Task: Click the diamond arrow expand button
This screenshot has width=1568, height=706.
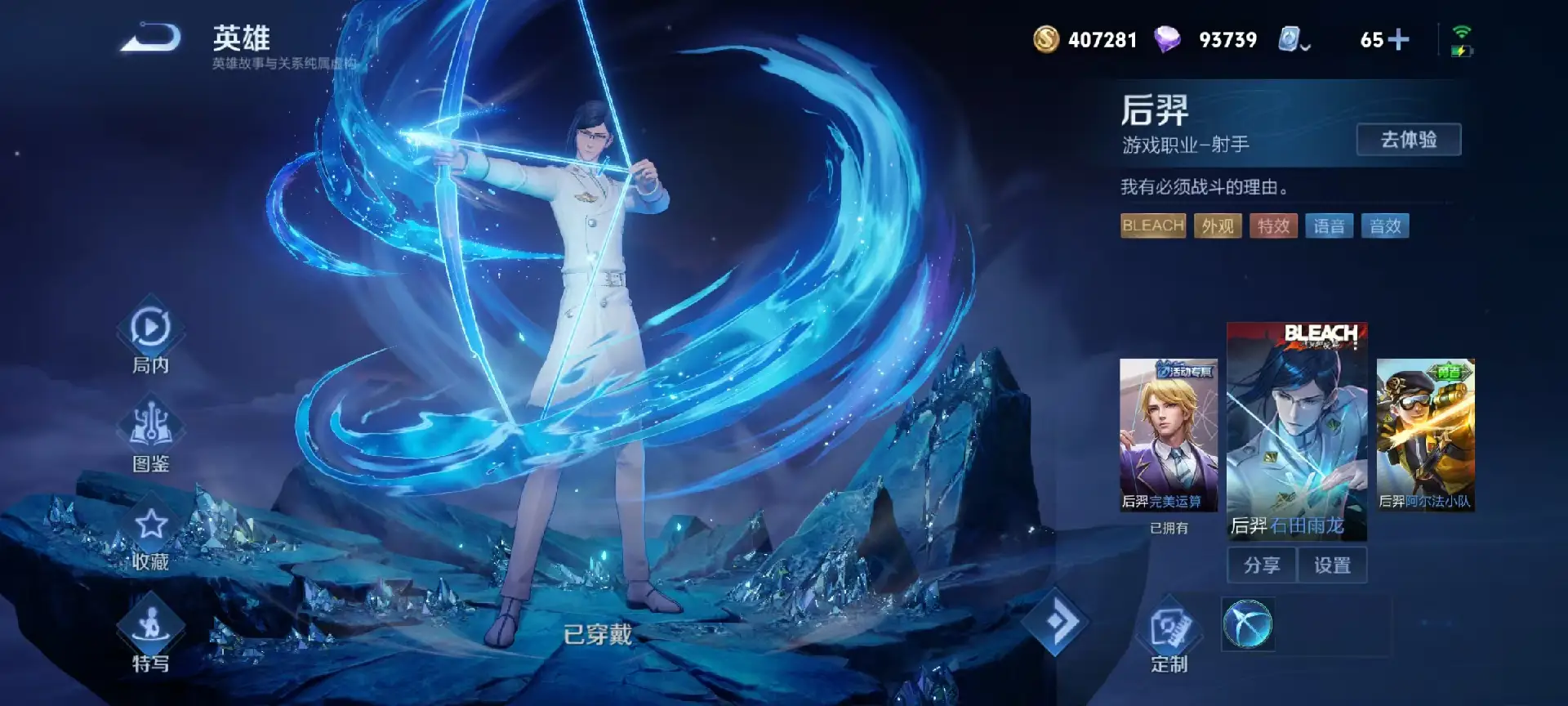Action: click(1056, 623)
